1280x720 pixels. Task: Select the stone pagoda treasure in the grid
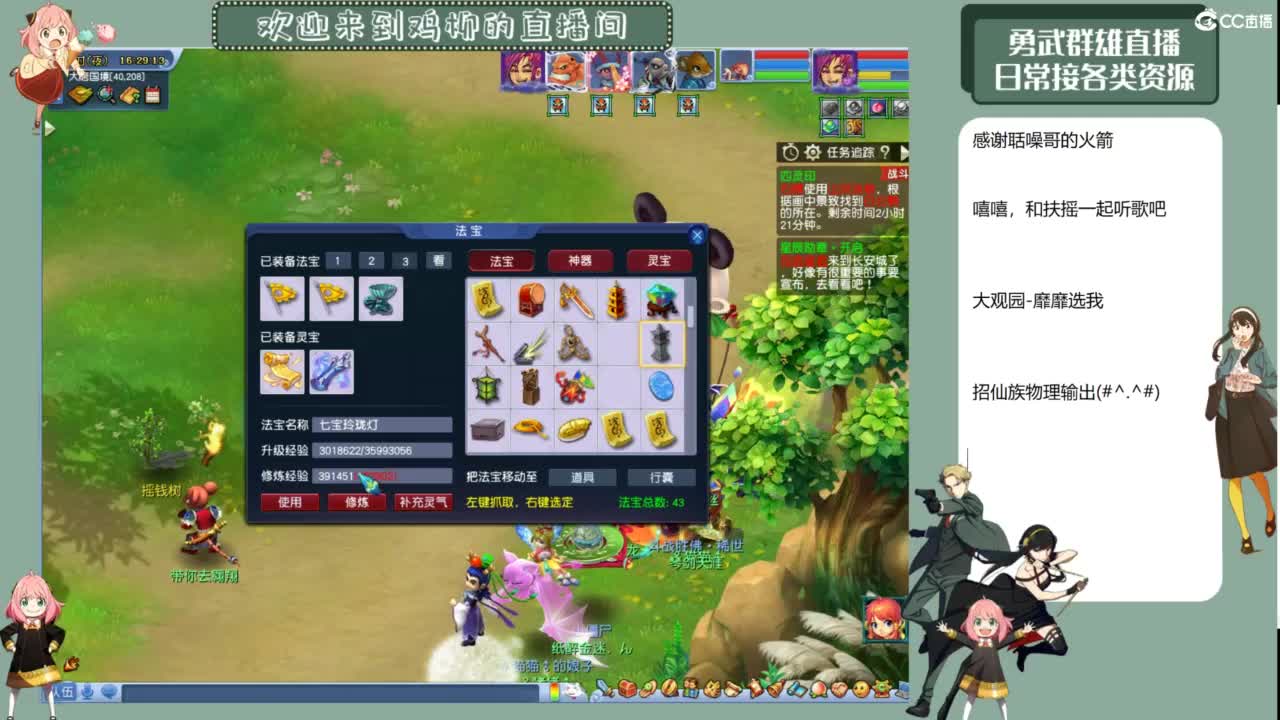click(662, 344)
